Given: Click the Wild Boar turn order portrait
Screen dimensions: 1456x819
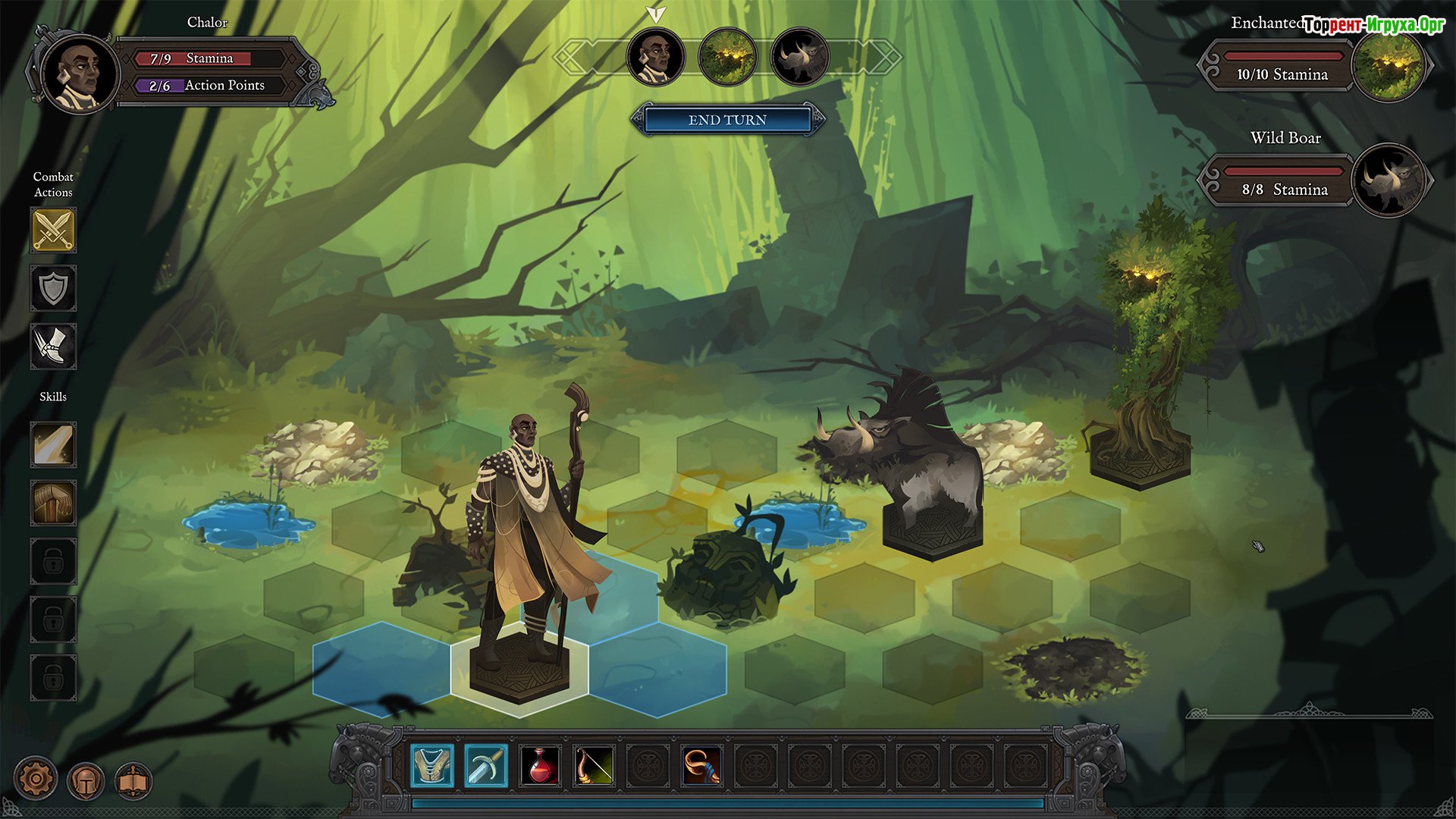Looking at the screenshot, I should (x=799, y=57).
